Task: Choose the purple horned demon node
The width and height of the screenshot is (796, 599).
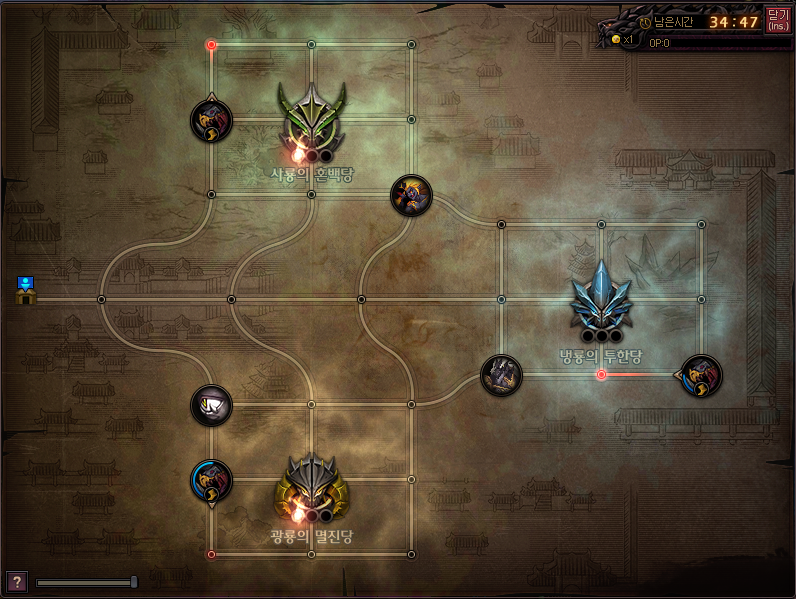Action: click(x=411, y=195)
